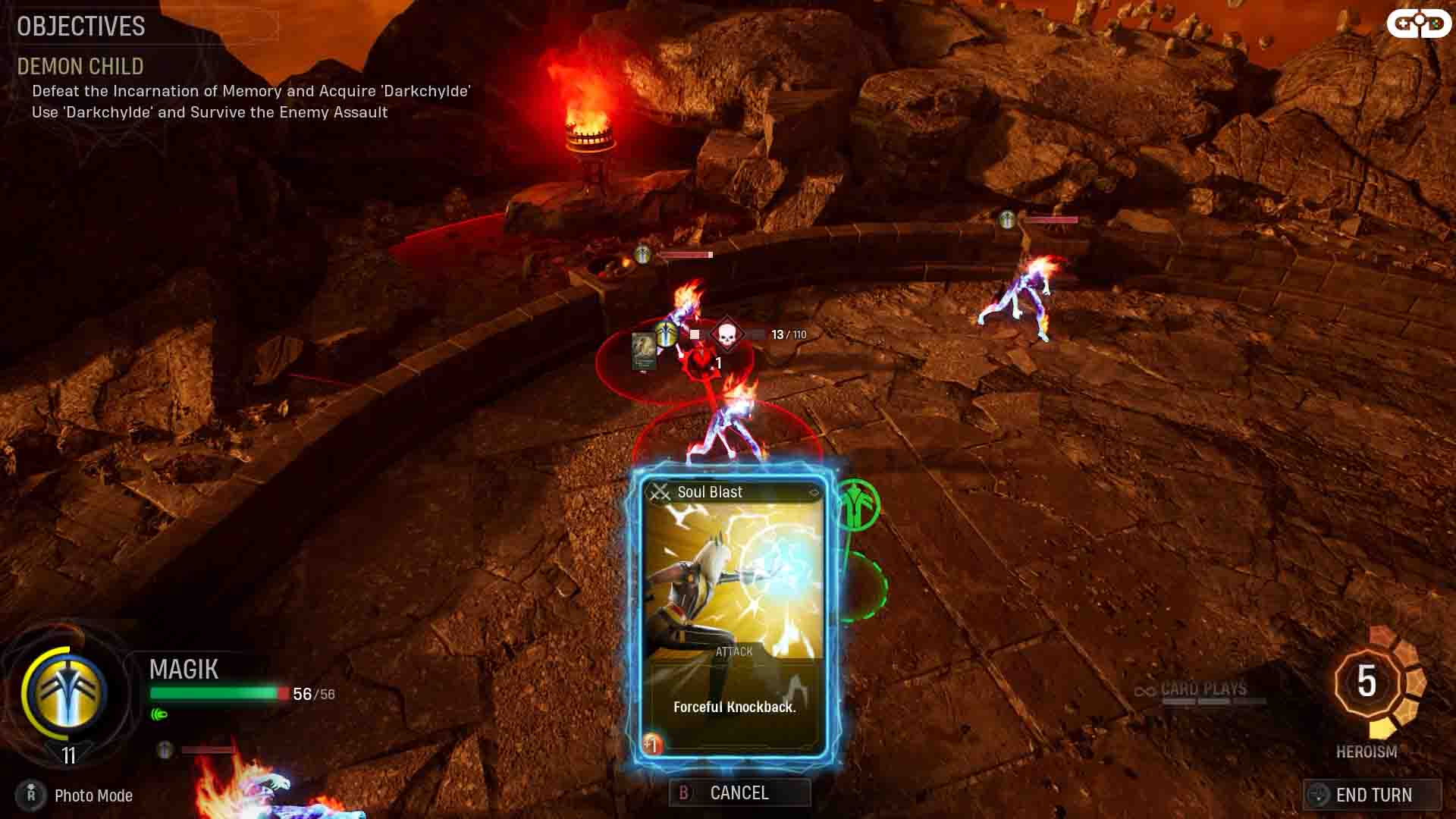Click the 13/110 counter beside the skull icon
Screen dimensions: 1456x819
[789, 334]
